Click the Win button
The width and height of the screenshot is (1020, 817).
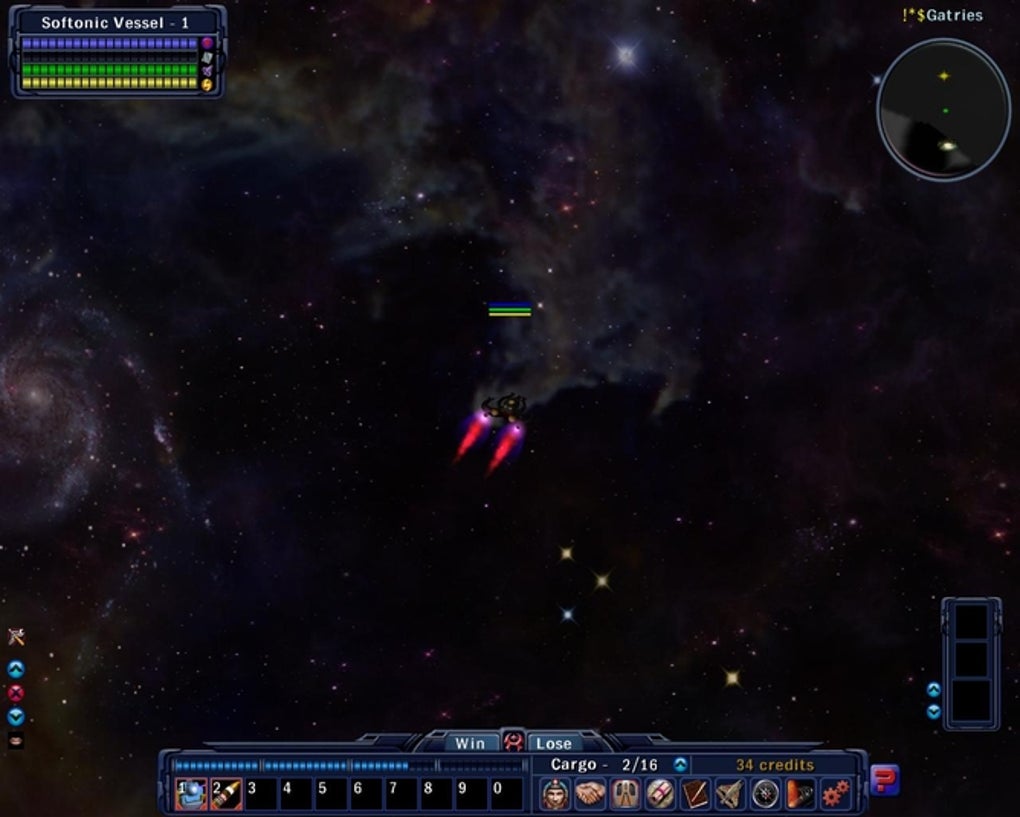tap(470, 743)
